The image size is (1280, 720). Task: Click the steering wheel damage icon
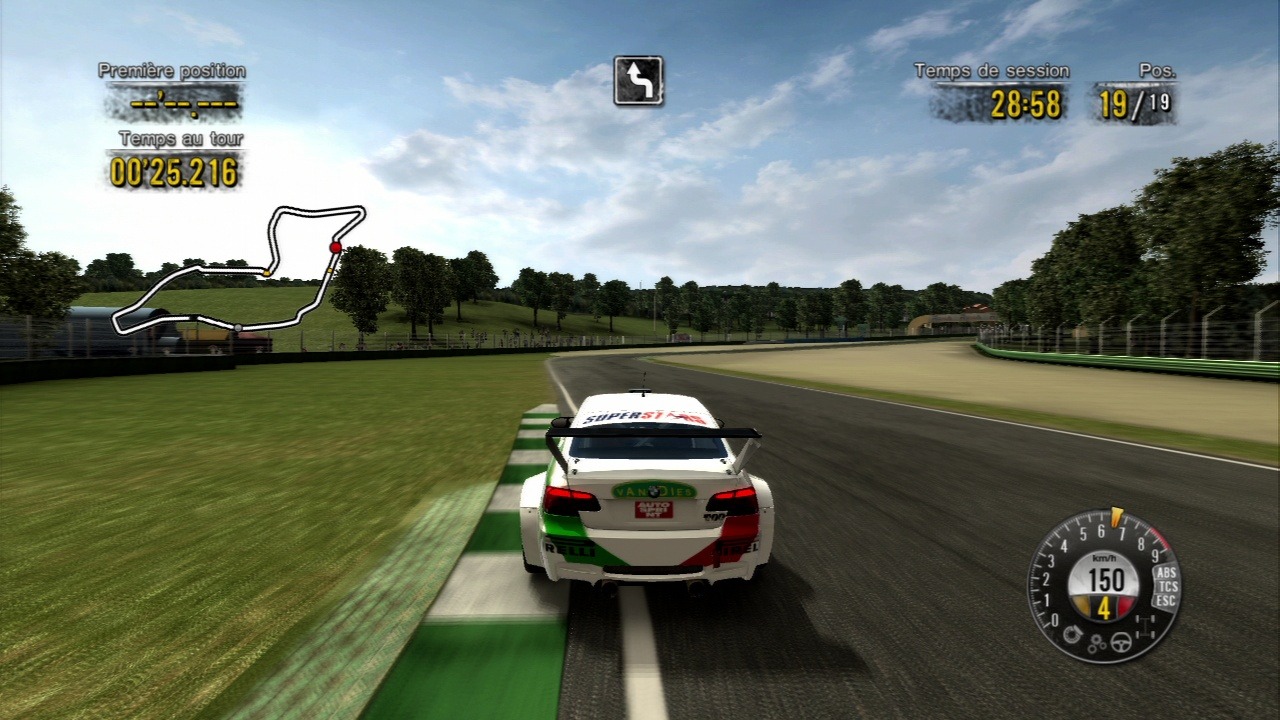coord(1122,643)
